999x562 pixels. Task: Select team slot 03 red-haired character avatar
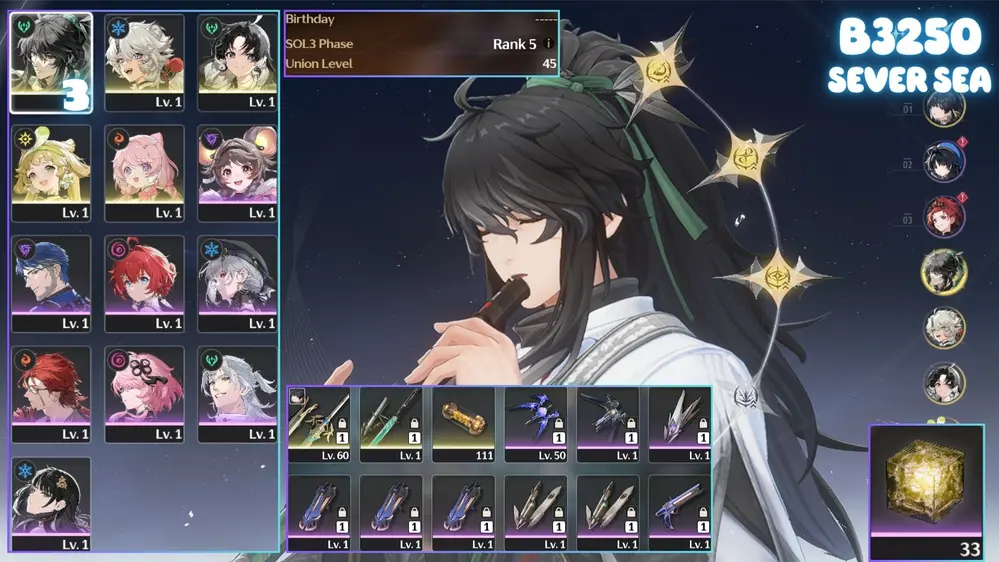[x=943, y=217]
